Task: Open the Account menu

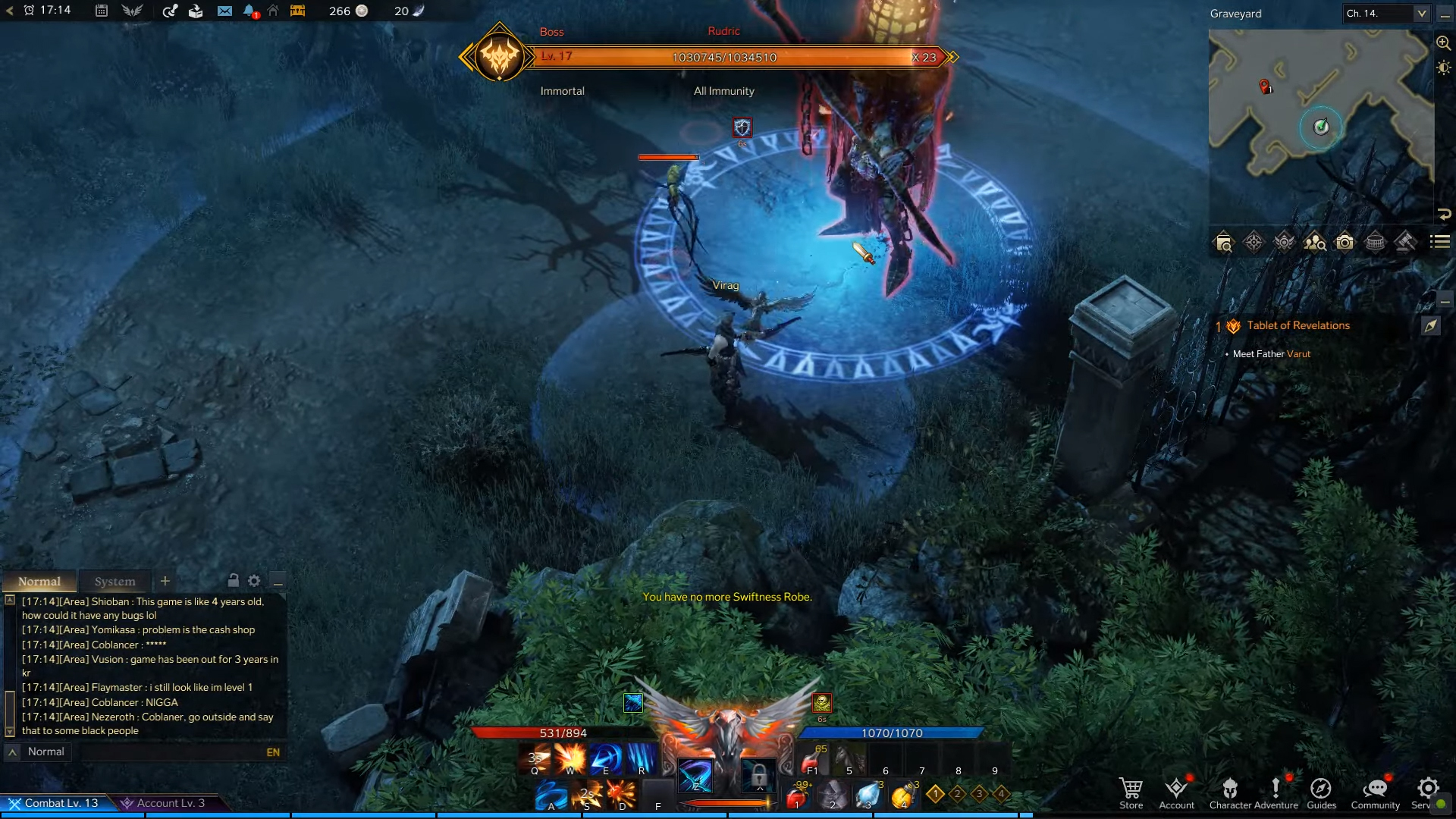Action: pos(1176,792)
